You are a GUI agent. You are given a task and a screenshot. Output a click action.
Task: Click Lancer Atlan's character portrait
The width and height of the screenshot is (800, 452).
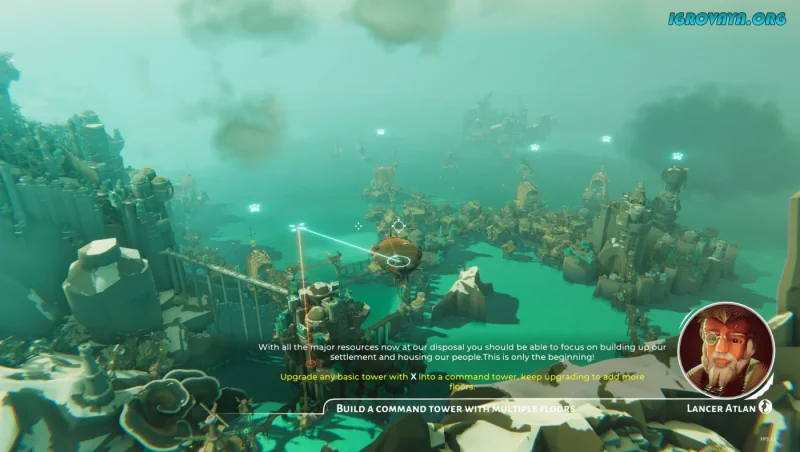point(725,351)
